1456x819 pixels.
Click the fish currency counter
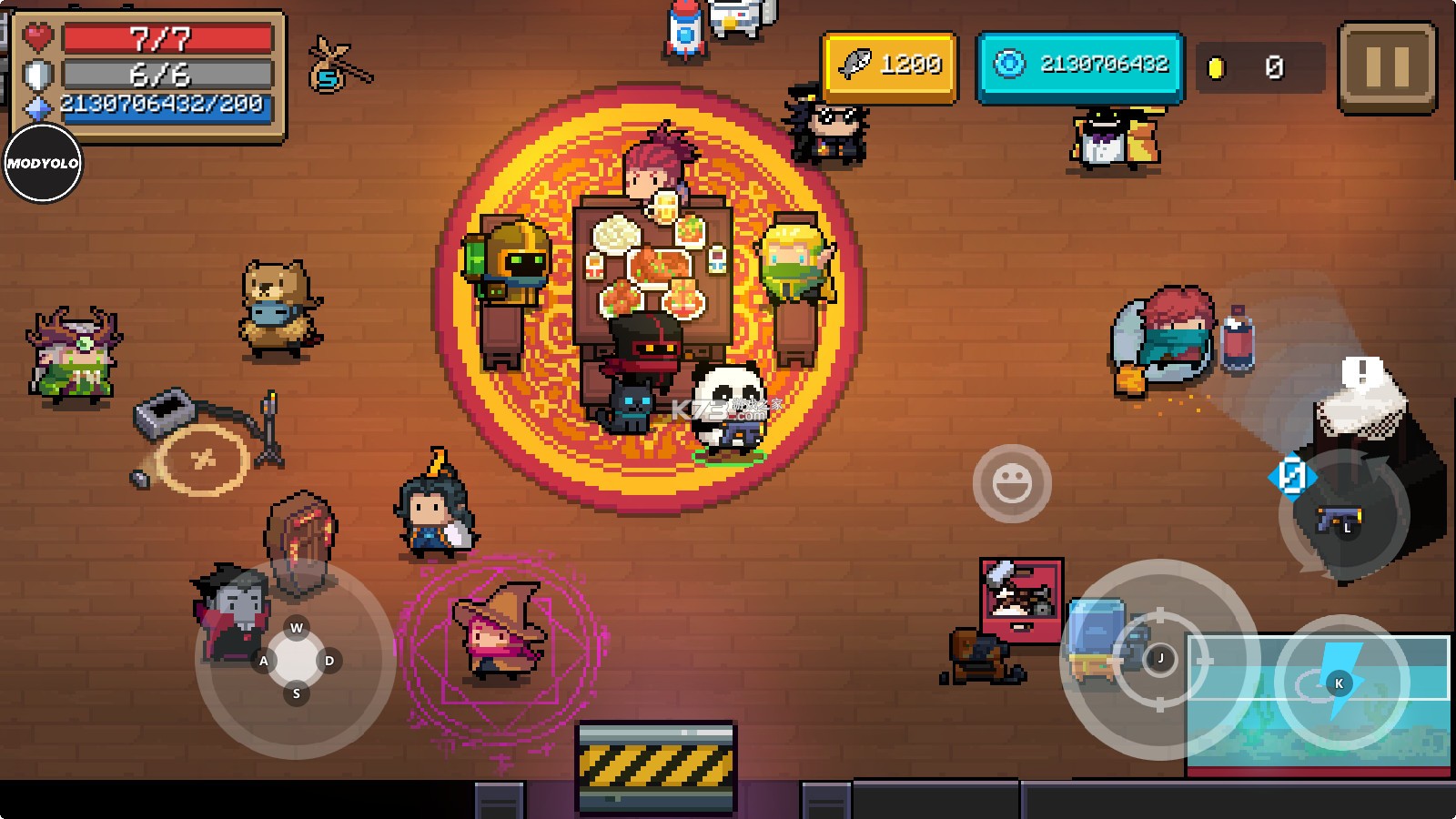pyautogui.click(x=890, y=66)
